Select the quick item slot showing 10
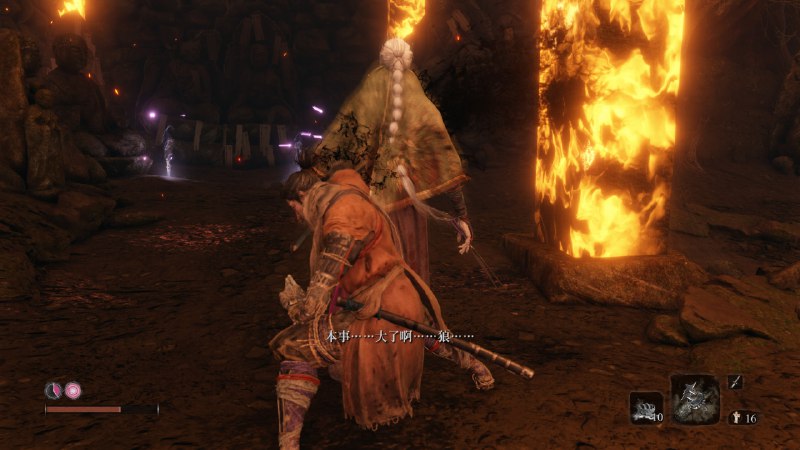The width and height of the screenshot is (800, 450). coord(646,407)
